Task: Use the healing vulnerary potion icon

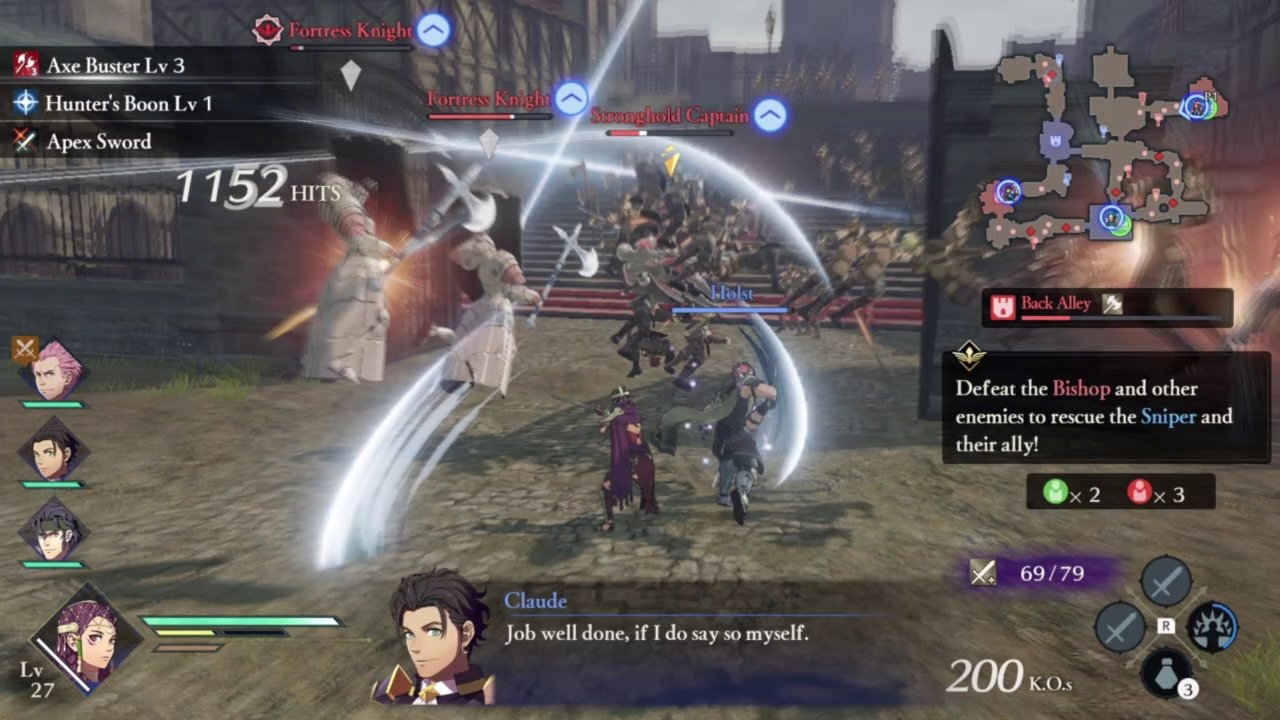Action: [1165, 672]
